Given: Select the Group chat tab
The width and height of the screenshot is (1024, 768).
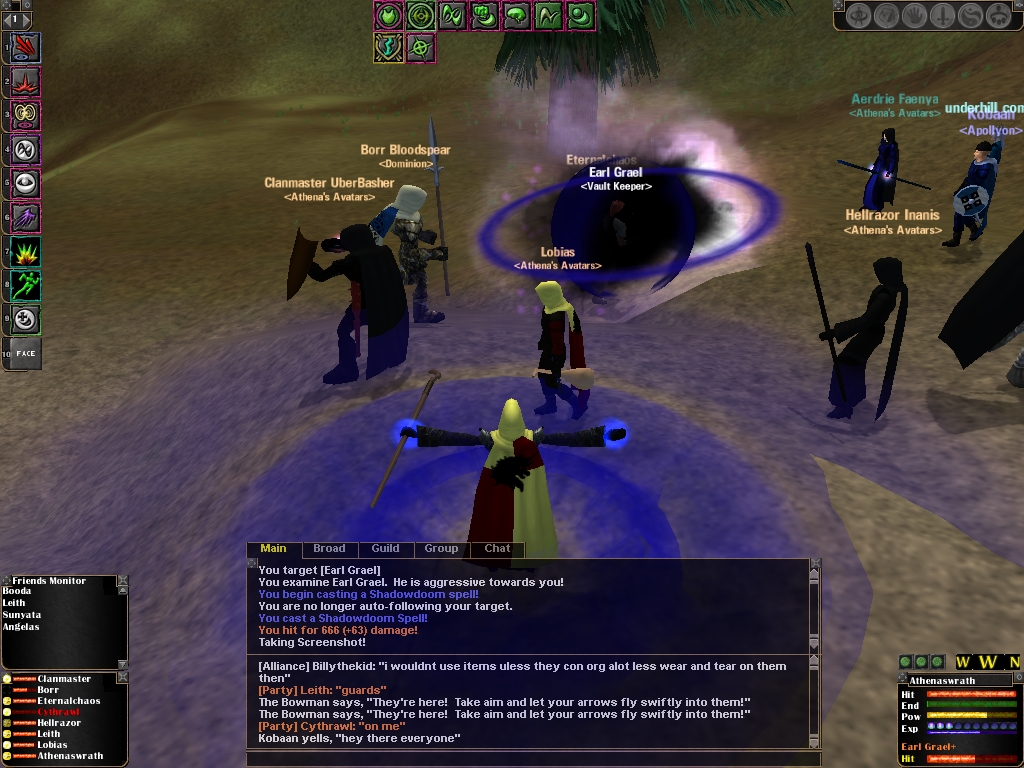Looking at the screenshot, I should (441, 548).
